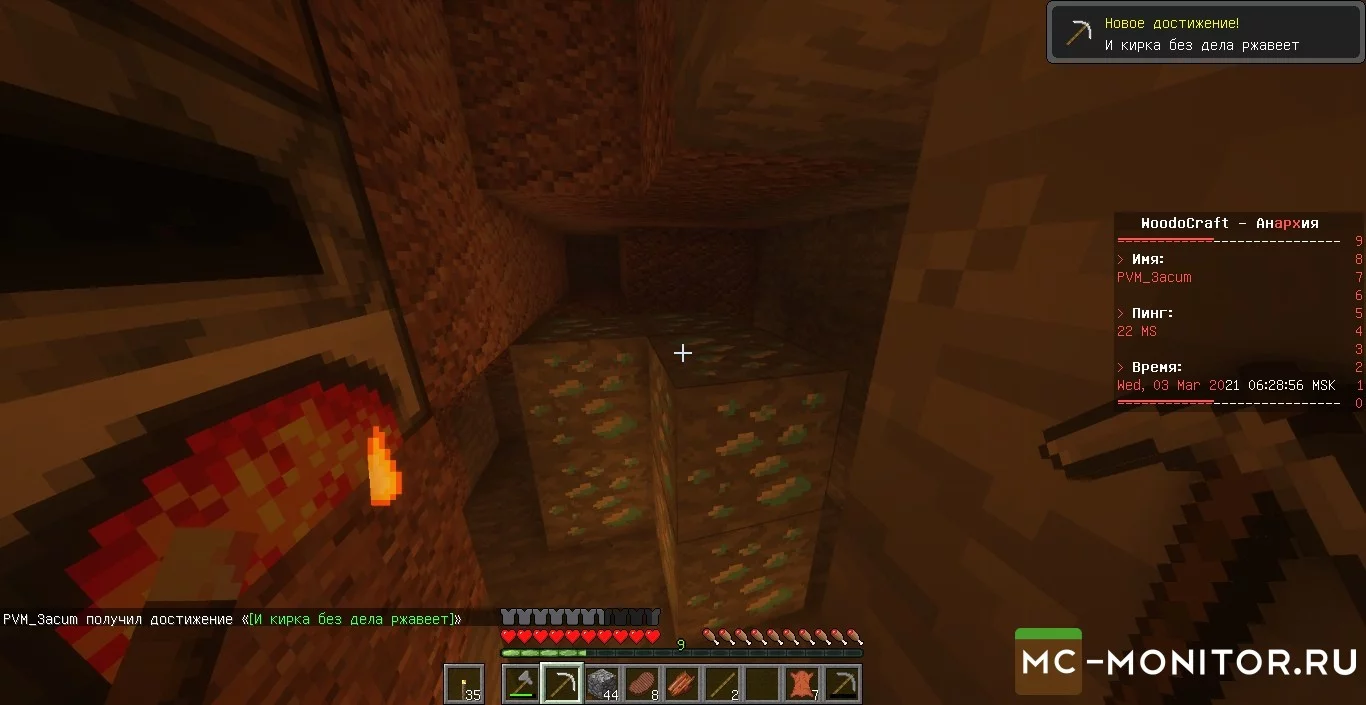Select the damaged pickaxe in last slot
1366x705 pixels.
[x=841, y=684]
